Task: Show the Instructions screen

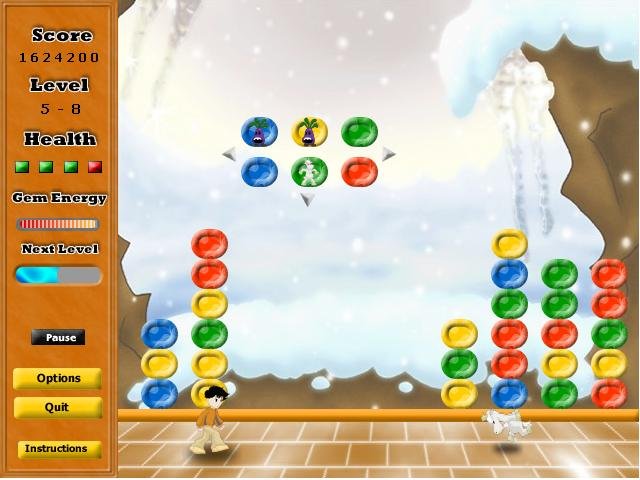Action: 58,449
